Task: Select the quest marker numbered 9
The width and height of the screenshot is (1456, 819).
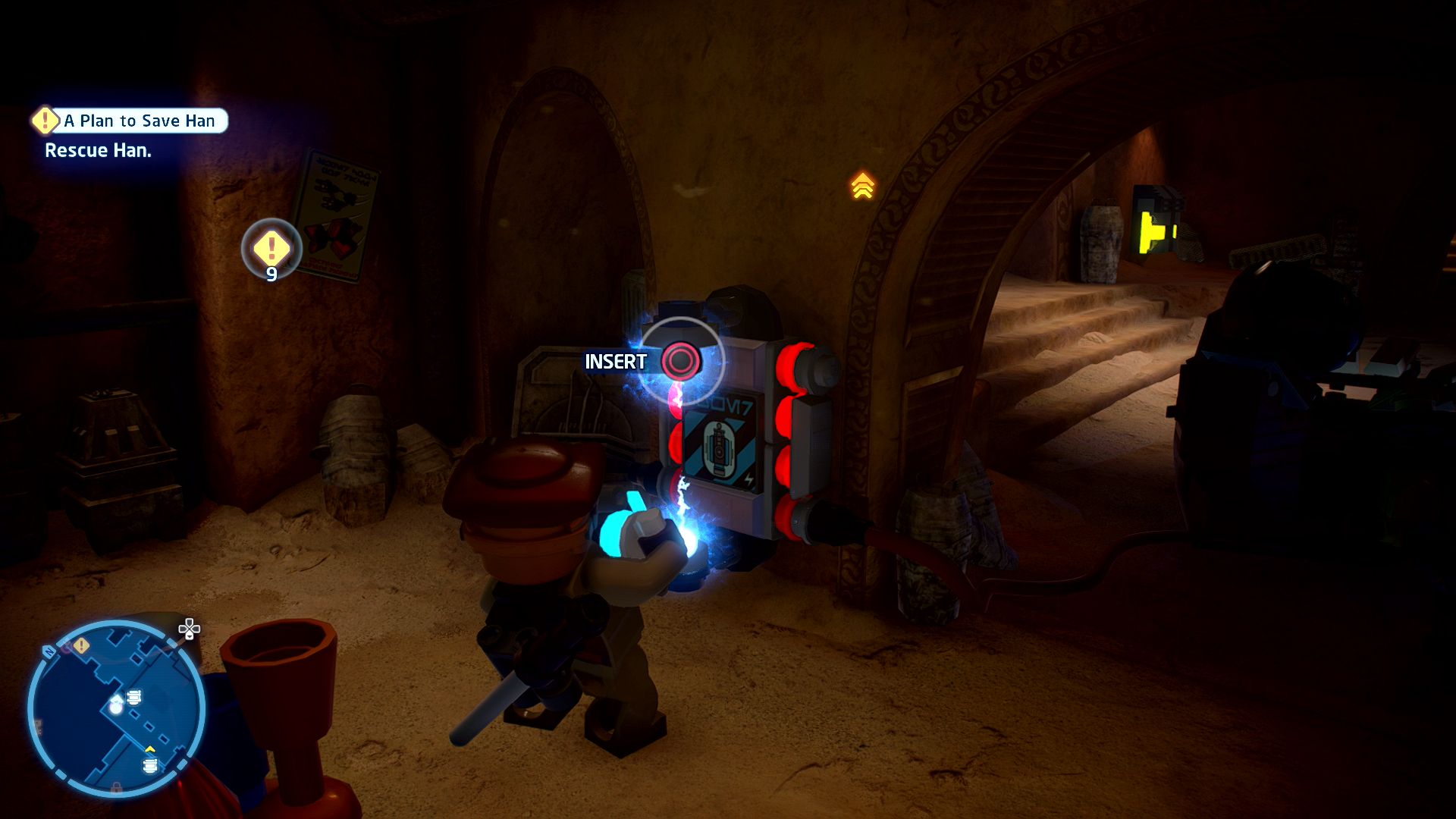Action: coord(271,248)
